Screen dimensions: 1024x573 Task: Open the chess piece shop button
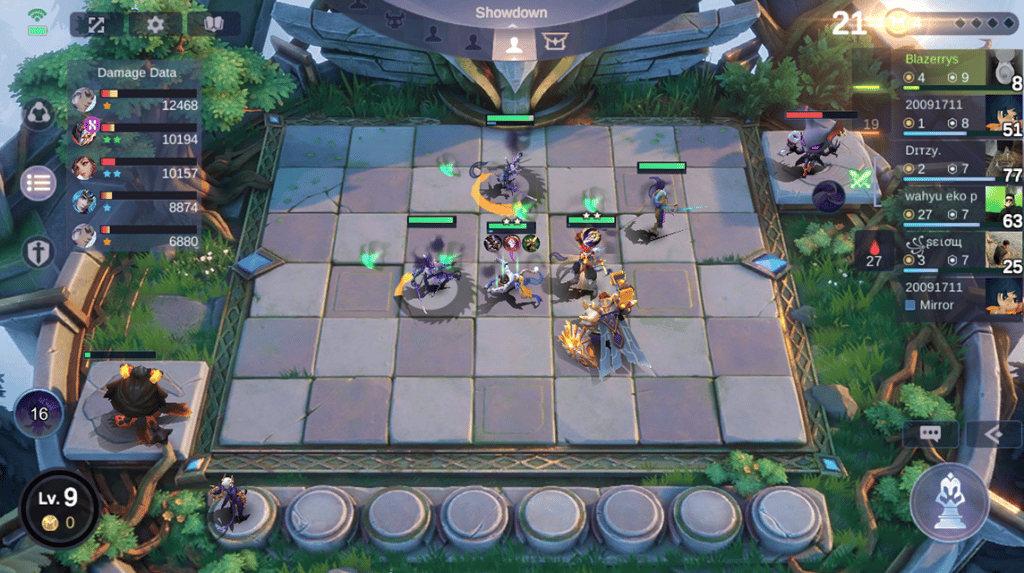pos(948,501)
